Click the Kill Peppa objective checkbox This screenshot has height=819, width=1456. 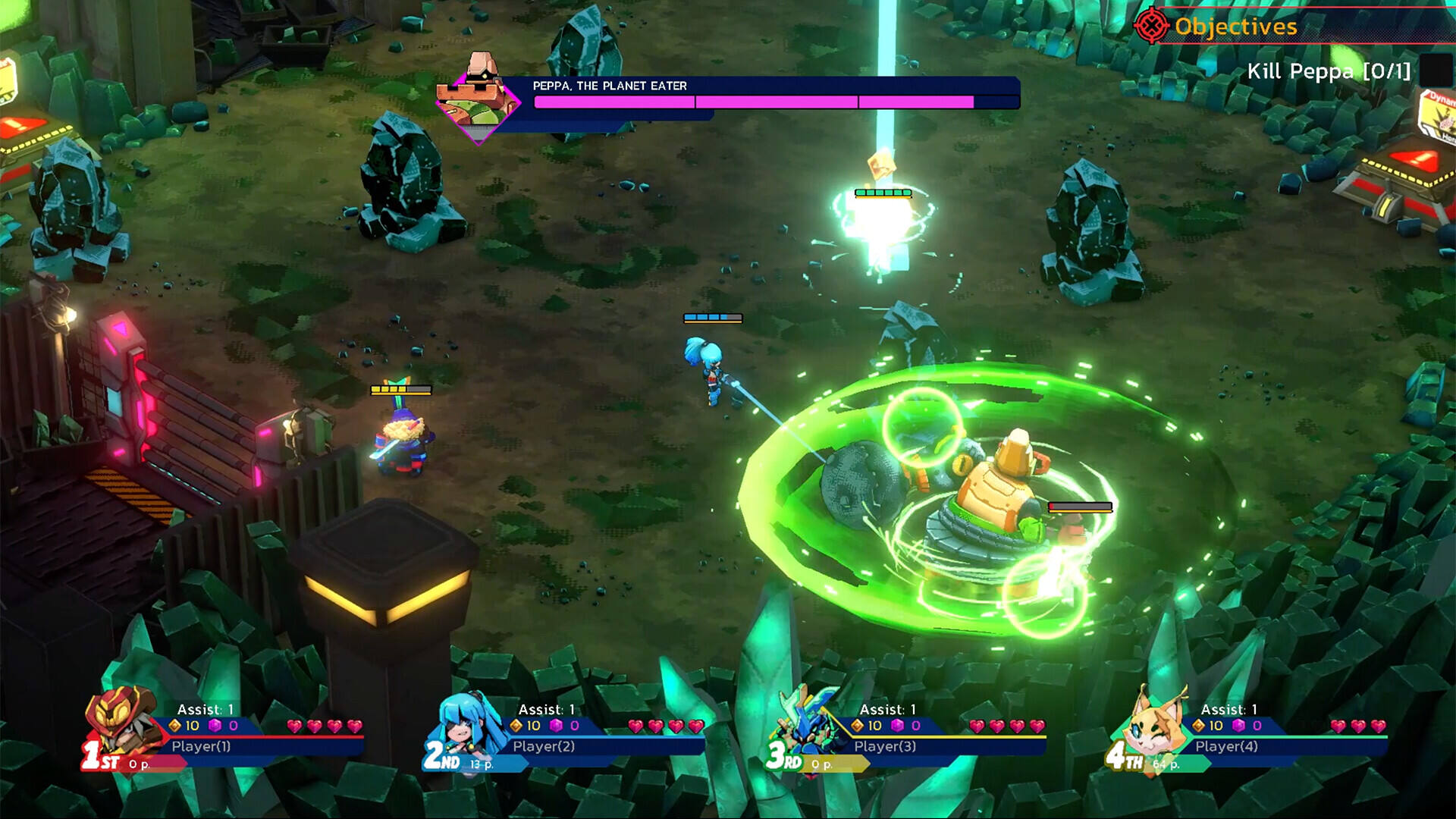pyautogui.click(x=1435, y=71)
